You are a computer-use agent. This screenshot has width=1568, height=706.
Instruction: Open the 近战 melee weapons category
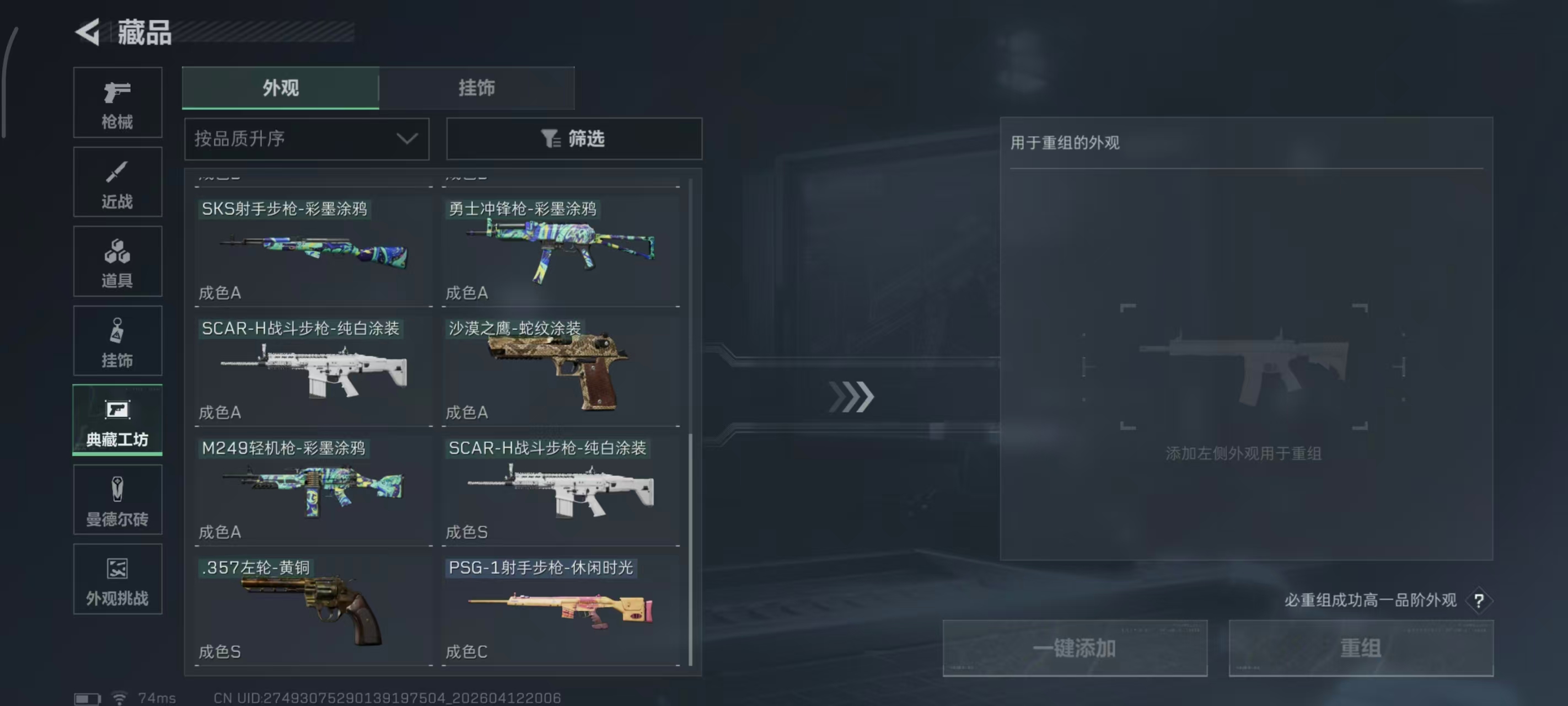pos(117,181)
